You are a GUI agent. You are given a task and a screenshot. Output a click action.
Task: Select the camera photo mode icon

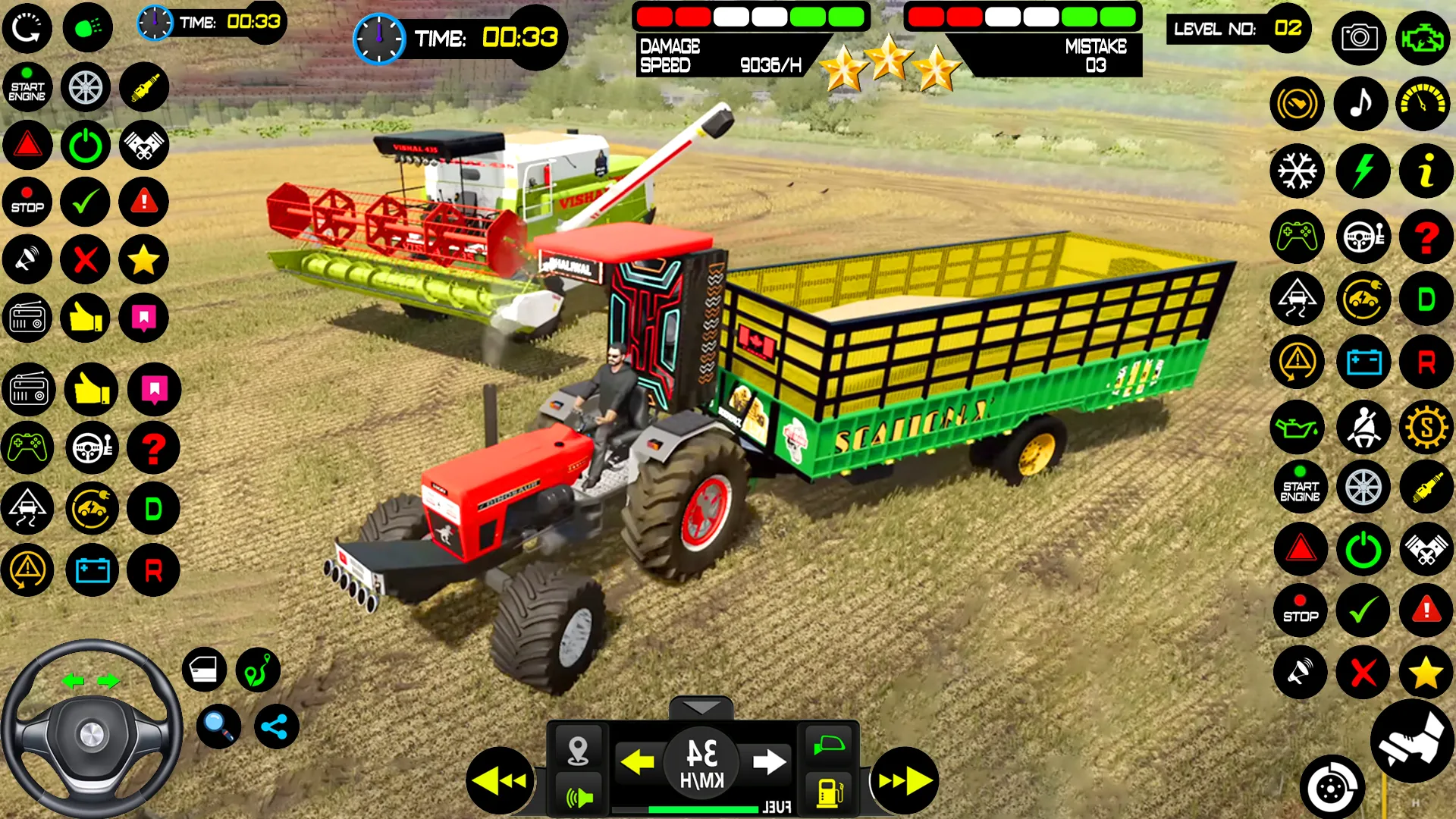click(x=1360, y=38)
